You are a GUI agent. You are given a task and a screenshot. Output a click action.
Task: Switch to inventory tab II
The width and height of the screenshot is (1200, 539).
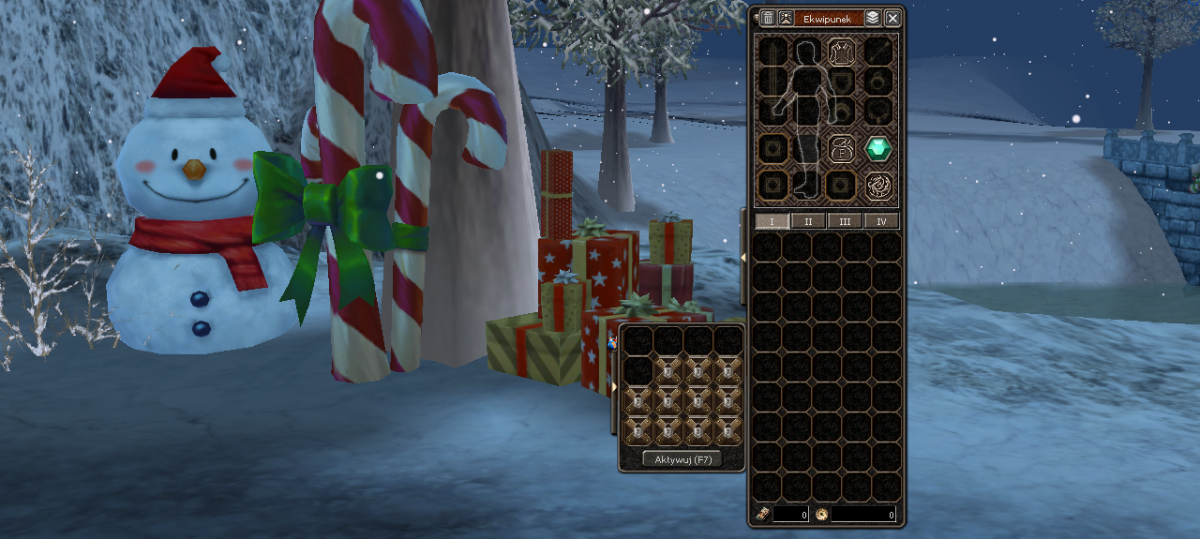coord(808,221)
